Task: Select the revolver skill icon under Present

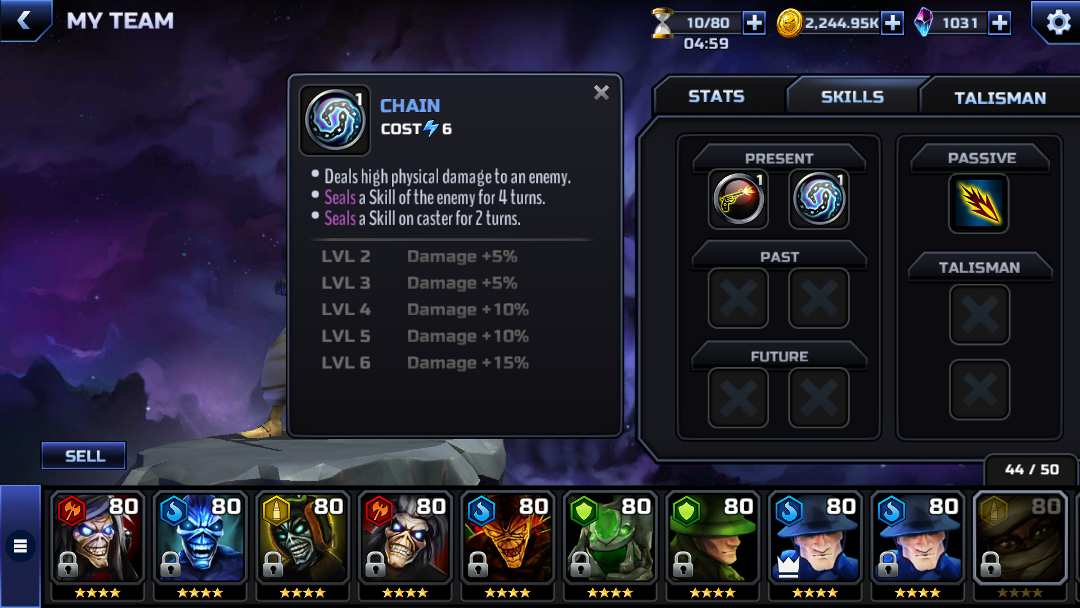Action: click(x=738, y=199)
